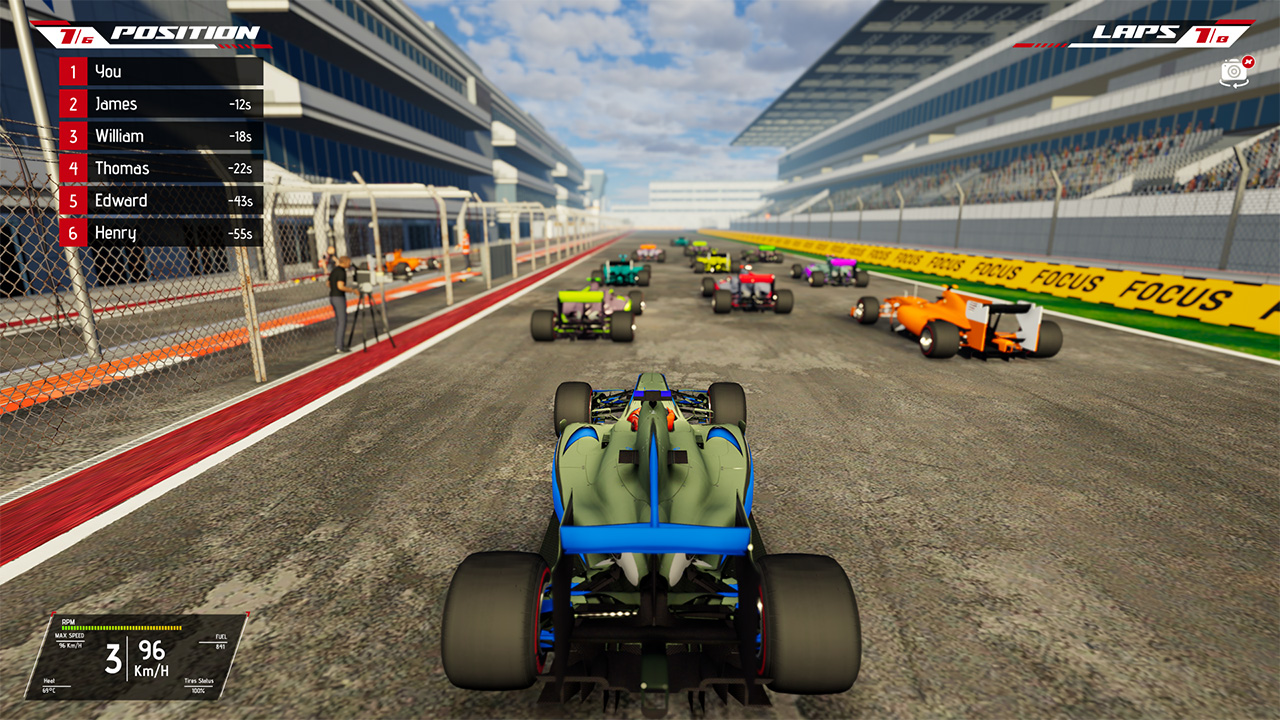Expand the leaderboard row for James

point(160,103)
